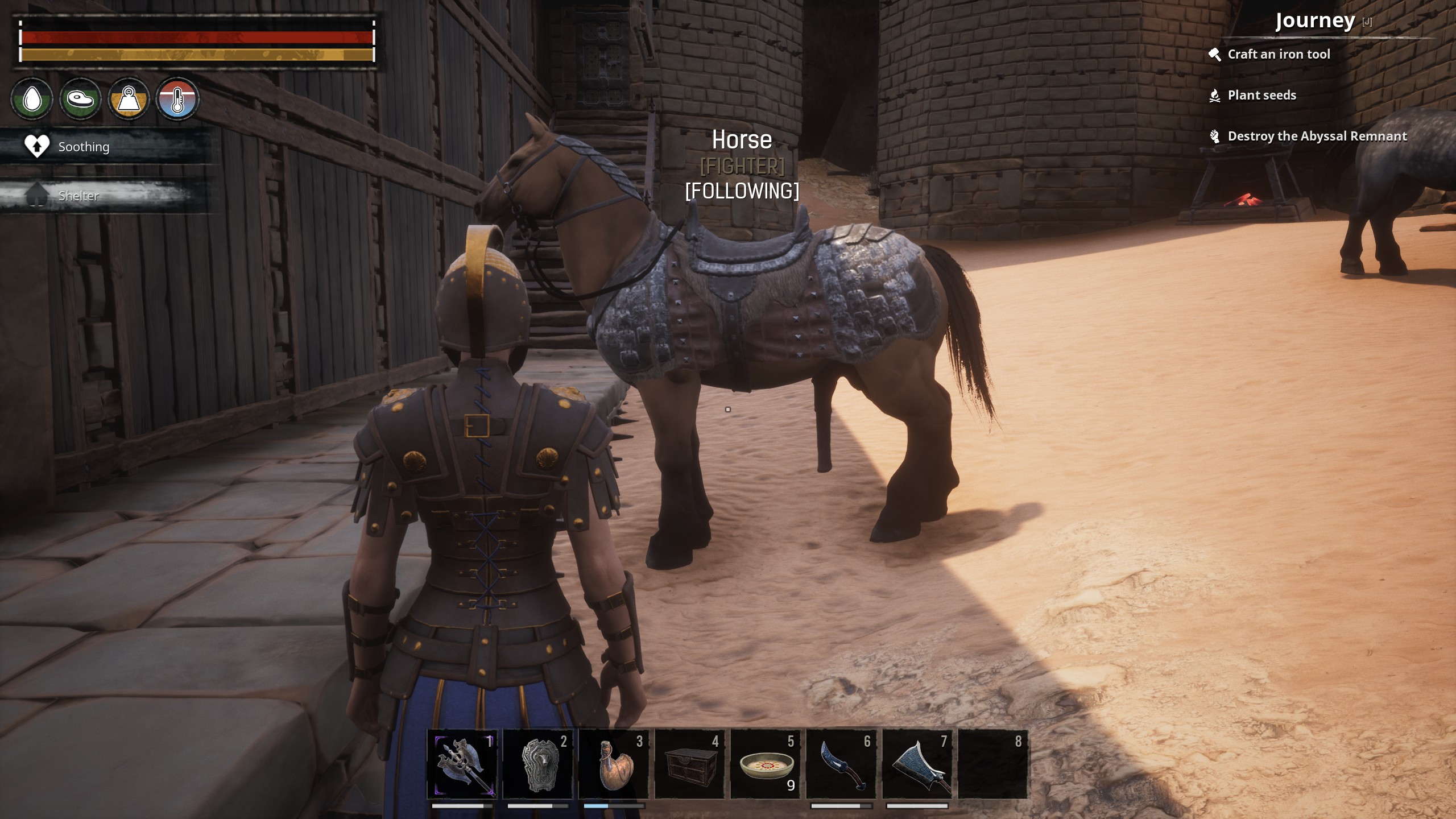Click the thirst water drop icon
The width and height of the screenshot is (1456, 819).
tap(32, 100)
